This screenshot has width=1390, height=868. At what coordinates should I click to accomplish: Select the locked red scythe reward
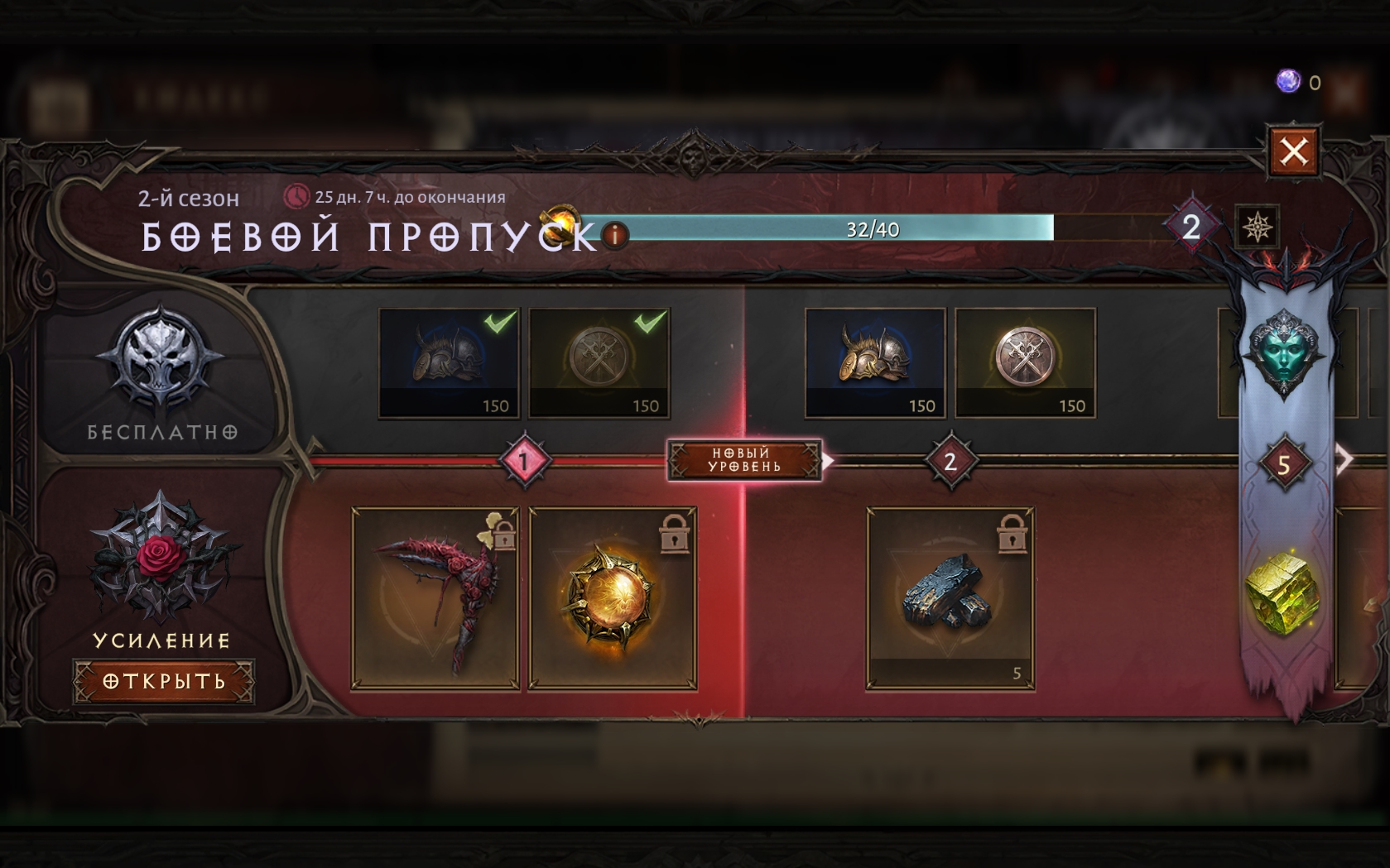(x=435, y=598)
